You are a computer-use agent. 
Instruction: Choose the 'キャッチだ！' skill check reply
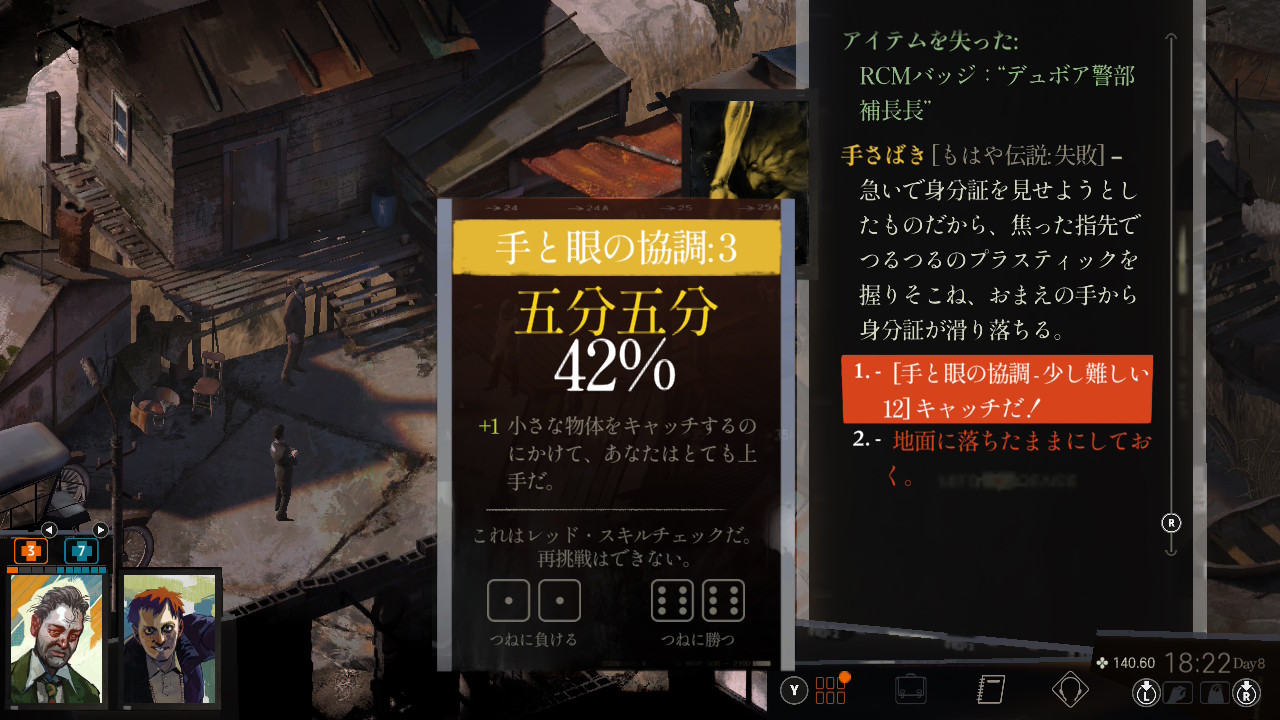[x=996, y=390]
